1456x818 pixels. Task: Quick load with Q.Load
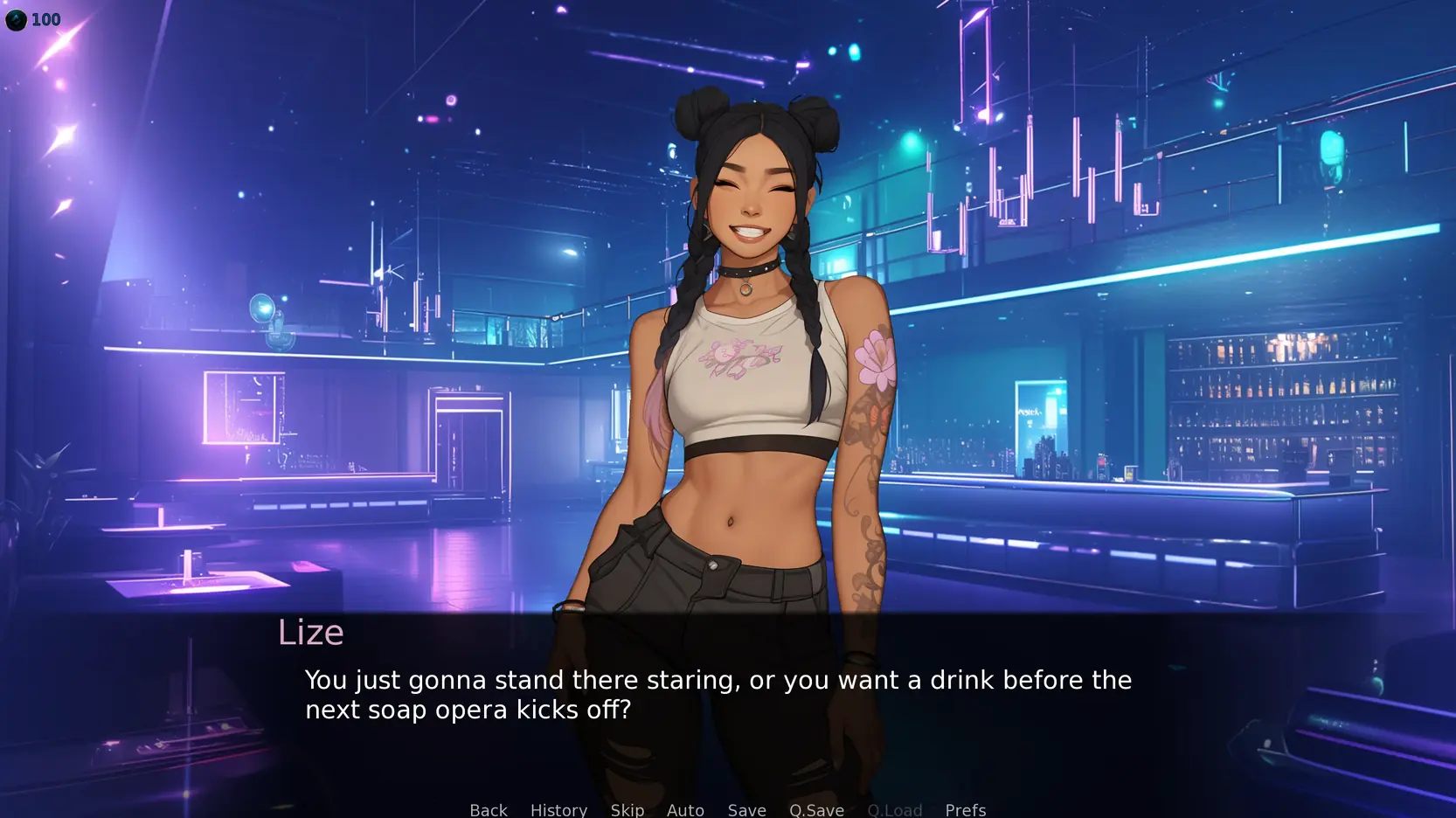point(894,809)
